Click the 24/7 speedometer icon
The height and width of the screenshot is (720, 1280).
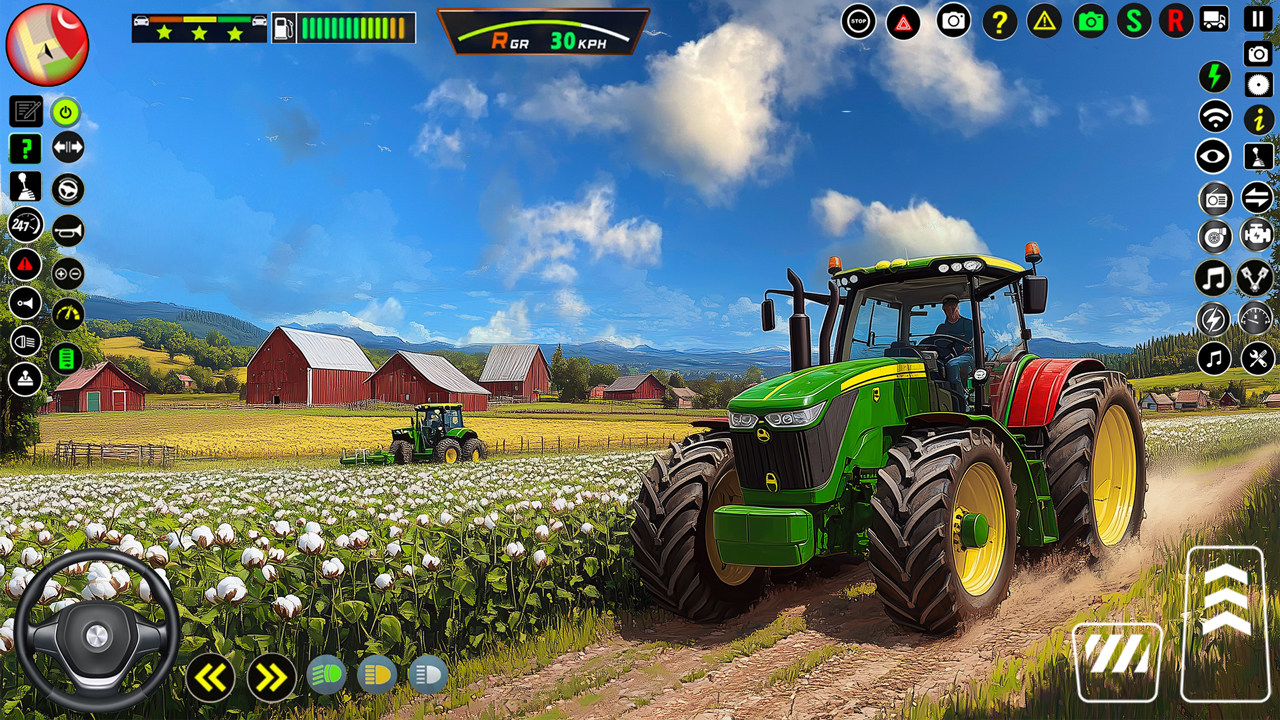(x=23, y=226)
